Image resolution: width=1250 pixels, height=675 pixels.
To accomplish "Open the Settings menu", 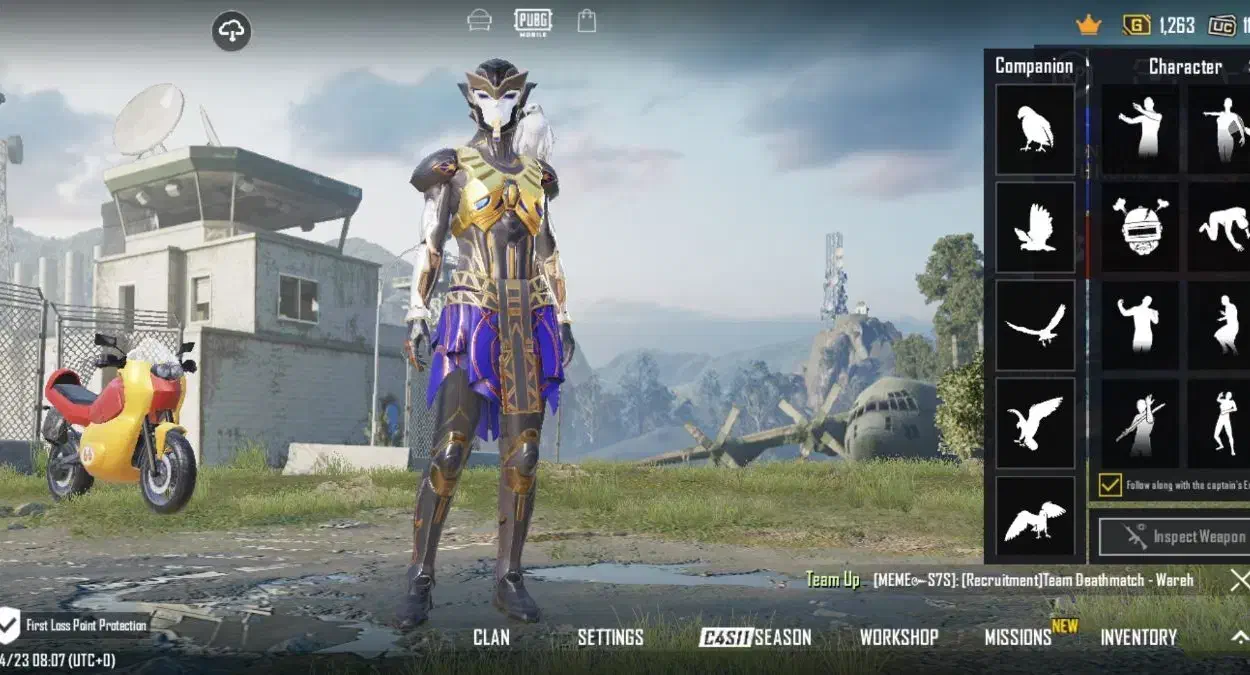I will click(x=610, y=638).
